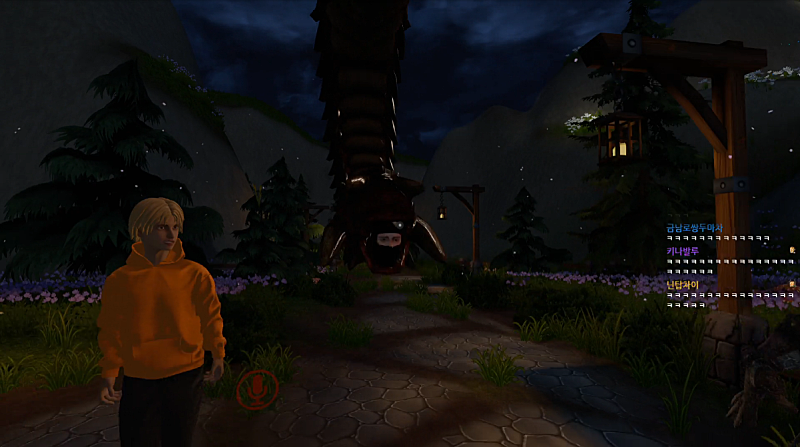Select the chat username 난답차이

pyautogui.click(x=683, y=285)
